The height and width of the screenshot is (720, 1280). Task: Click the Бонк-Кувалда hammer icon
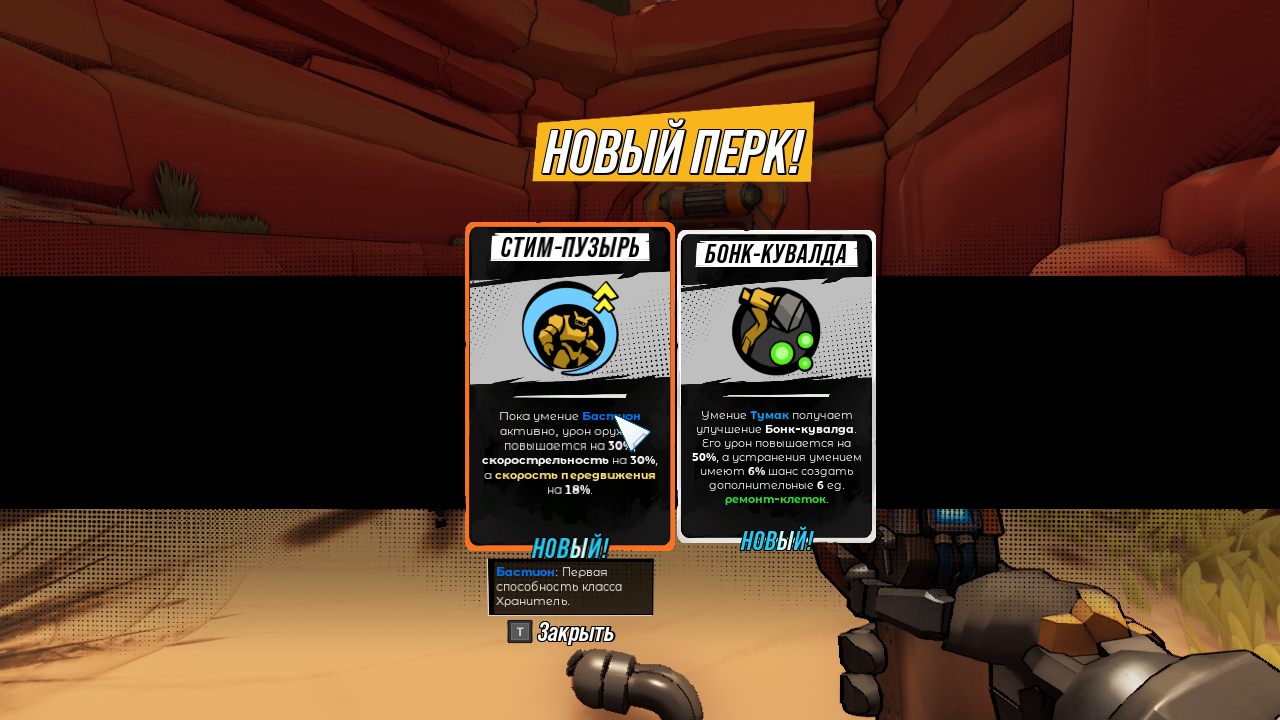[777, 330]
